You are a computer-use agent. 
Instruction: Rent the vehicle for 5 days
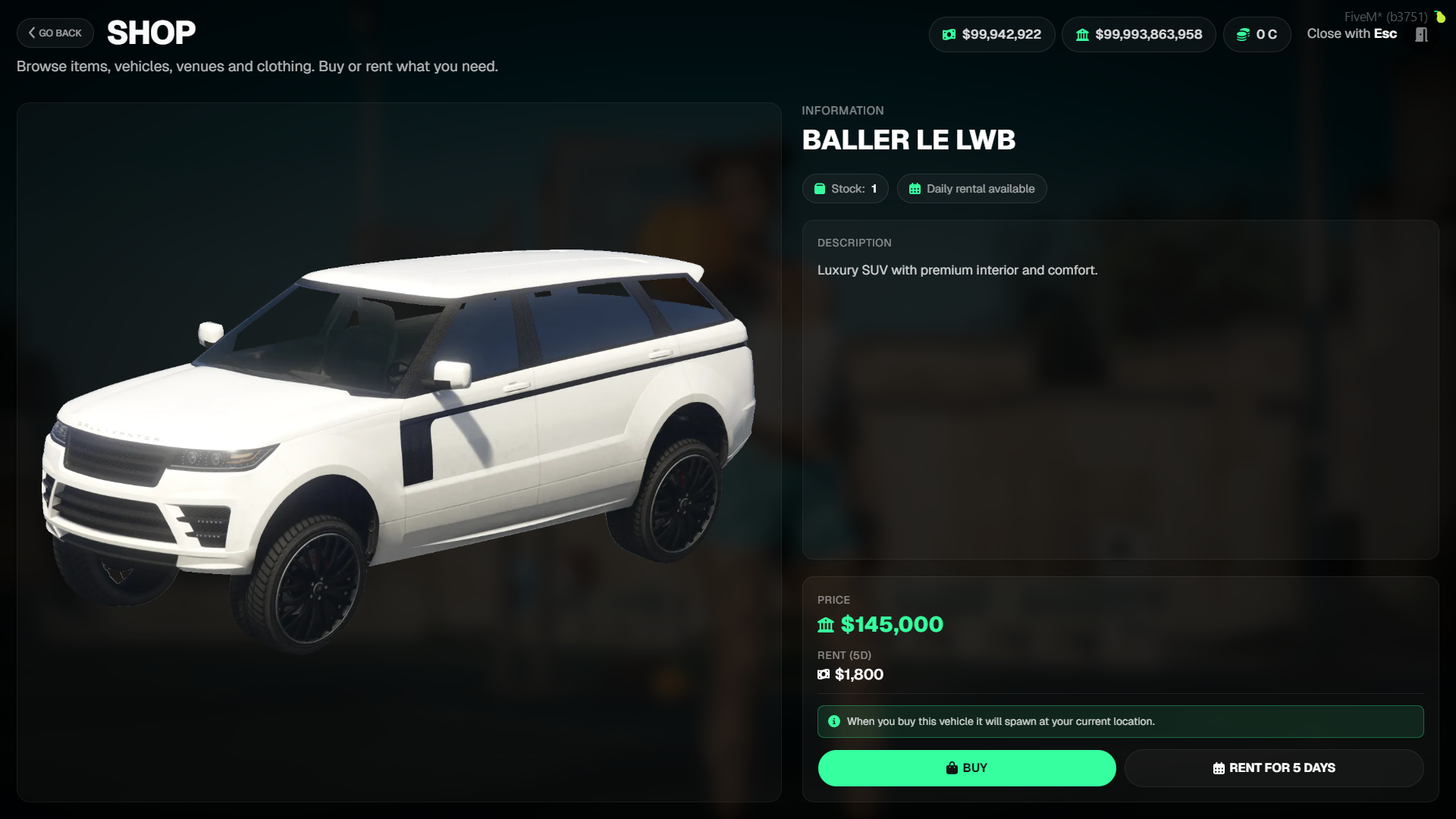tap(1273, 767)
